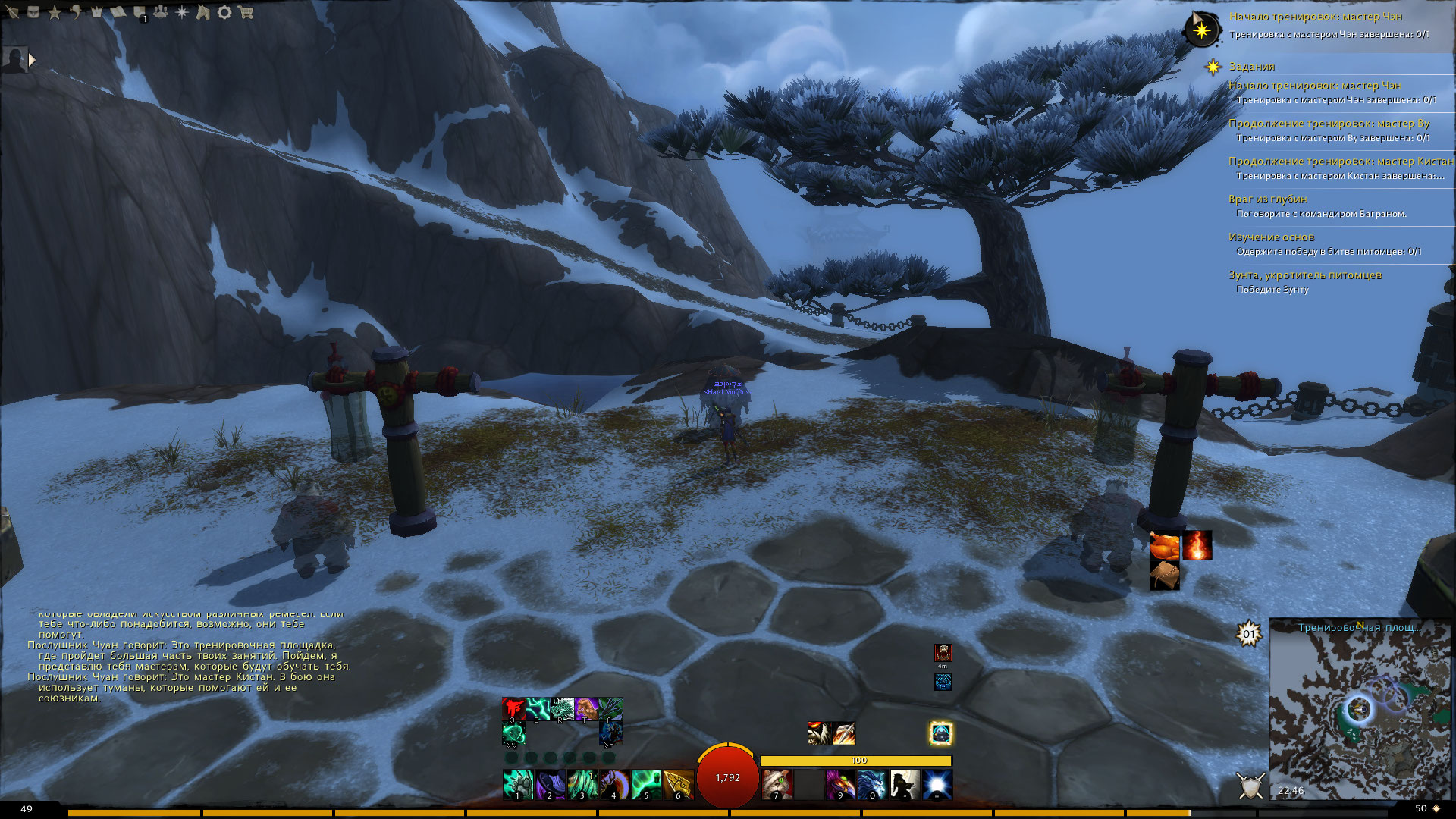
Task: Open the "Изучение основ" quest entry
Action: pos(1271,237)
